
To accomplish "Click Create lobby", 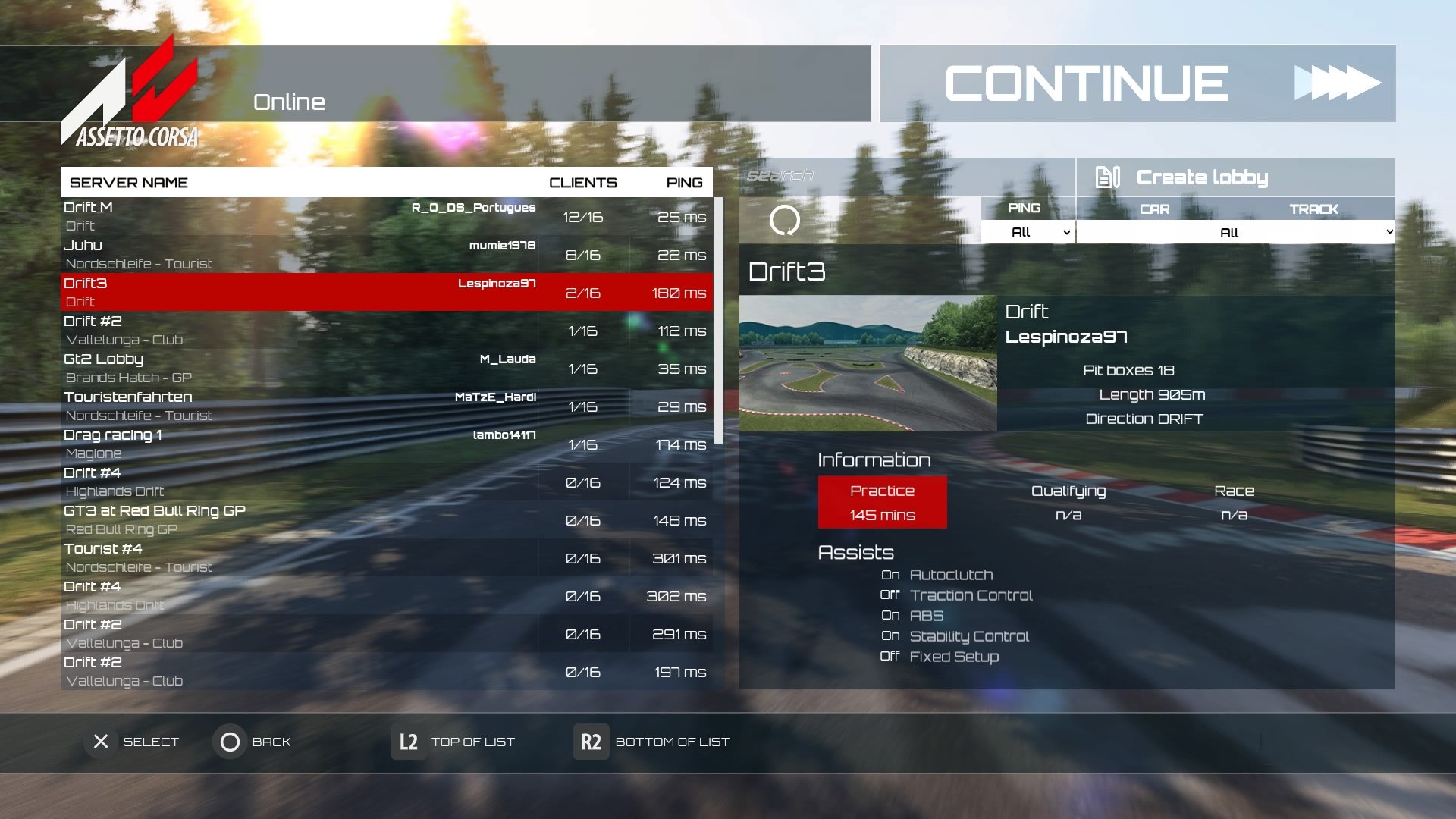I will (1202, 177).
